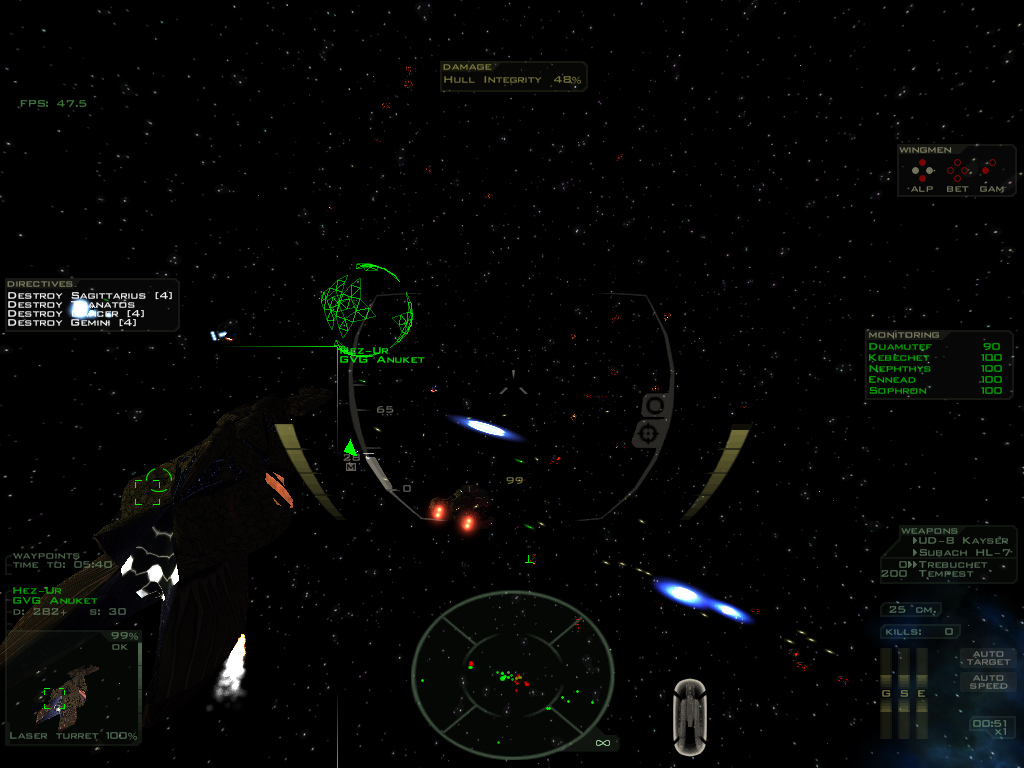Screen dimensions: 1024x768
Task: Select the Destroy Gemini directive
Action: click(x=73, y=322)
